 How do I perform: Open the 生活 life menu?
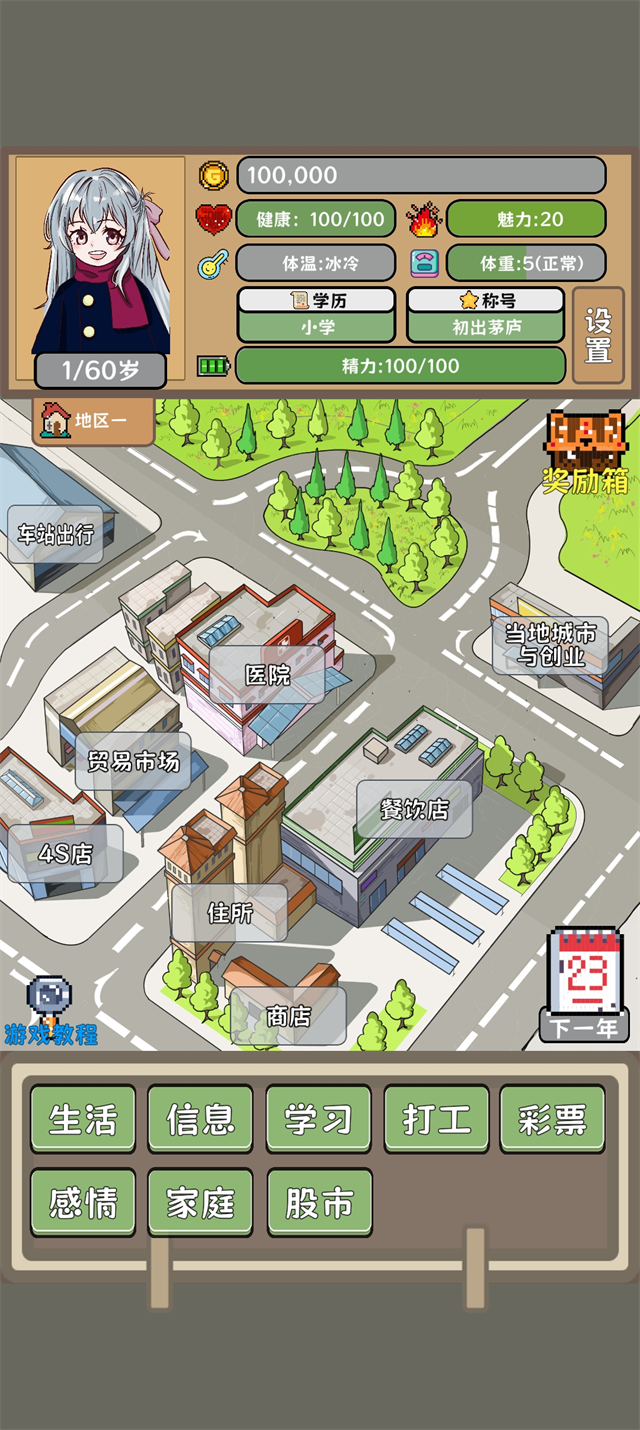point(83,1119)
